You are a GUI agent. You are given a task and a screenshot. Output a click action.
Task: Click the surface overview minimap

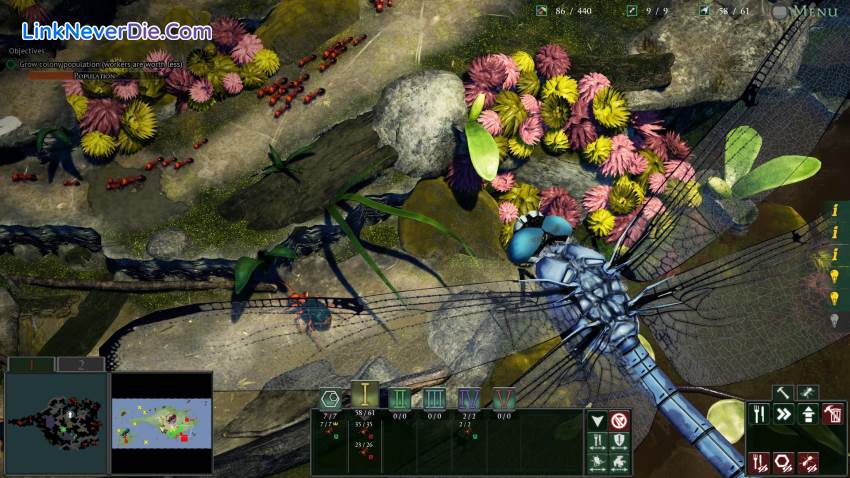point(161,421)
